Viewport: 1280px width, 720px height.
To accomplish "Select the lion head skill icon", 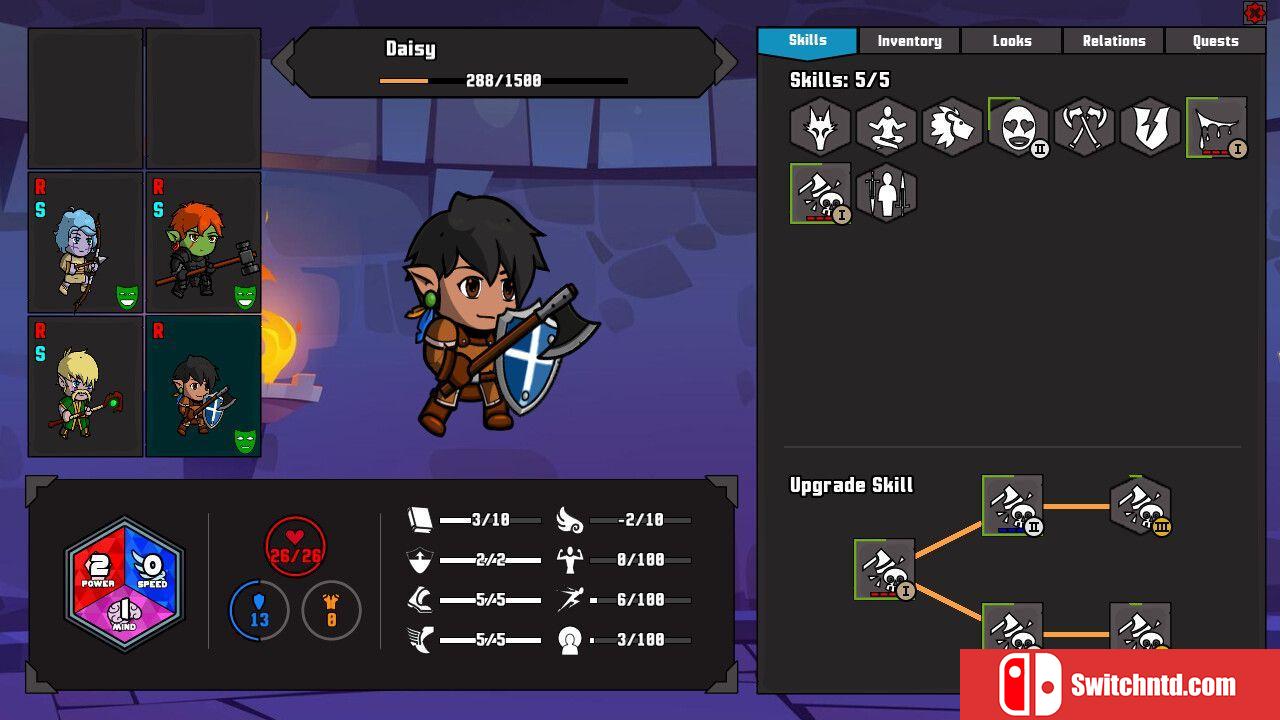I will click(952, 127).
